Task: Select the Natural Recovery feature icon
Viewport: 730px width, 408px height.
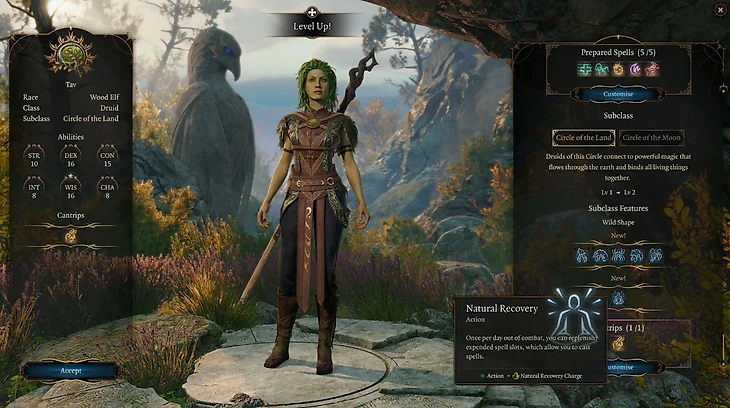Action: click(617, 297)
